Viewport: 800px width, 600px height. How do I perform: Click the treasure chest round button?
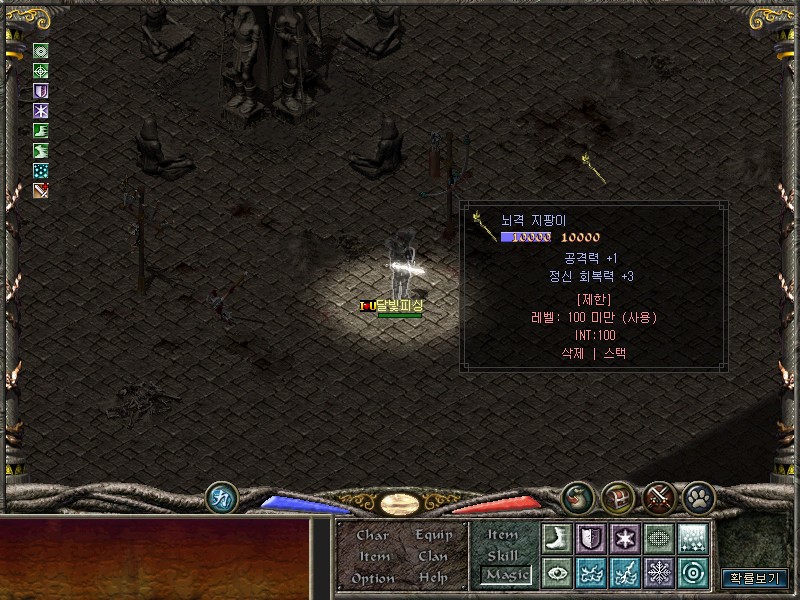coord(615,497)
